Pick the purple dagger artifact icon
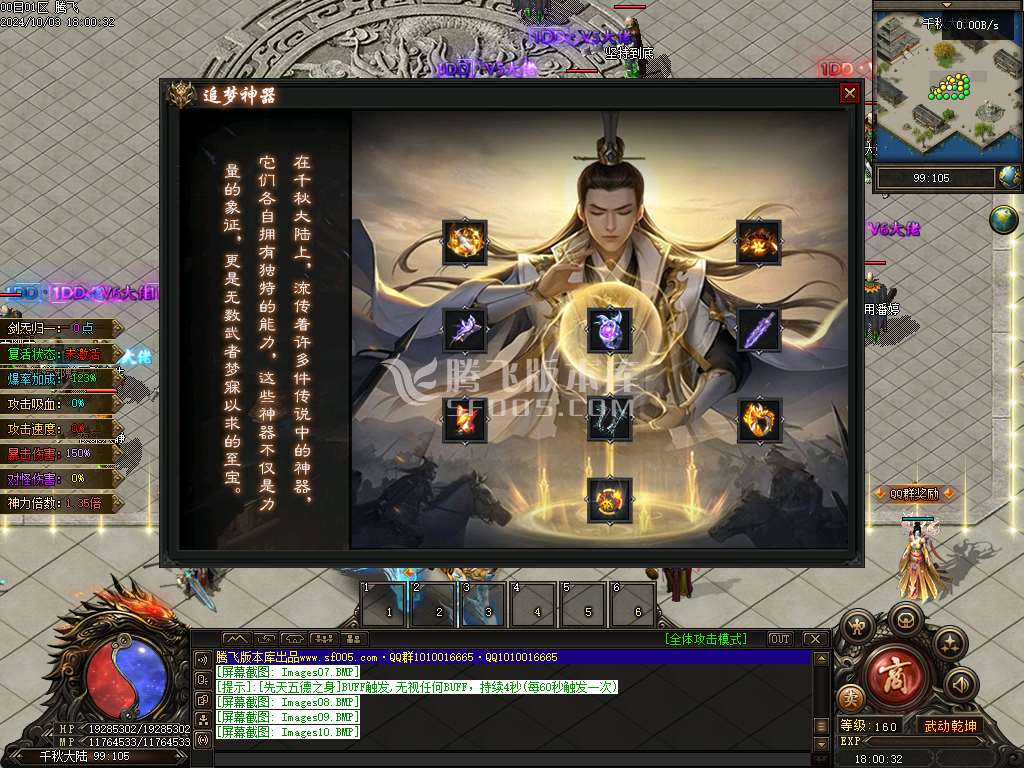This screenshot has width=1024, height=768. click(x=758, y=330)
